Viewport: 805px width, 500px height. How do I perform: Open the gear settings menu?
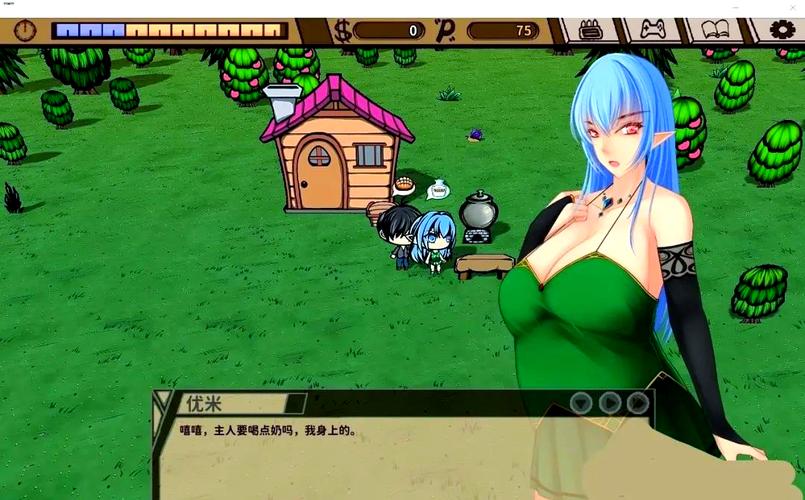pos(781,31)
